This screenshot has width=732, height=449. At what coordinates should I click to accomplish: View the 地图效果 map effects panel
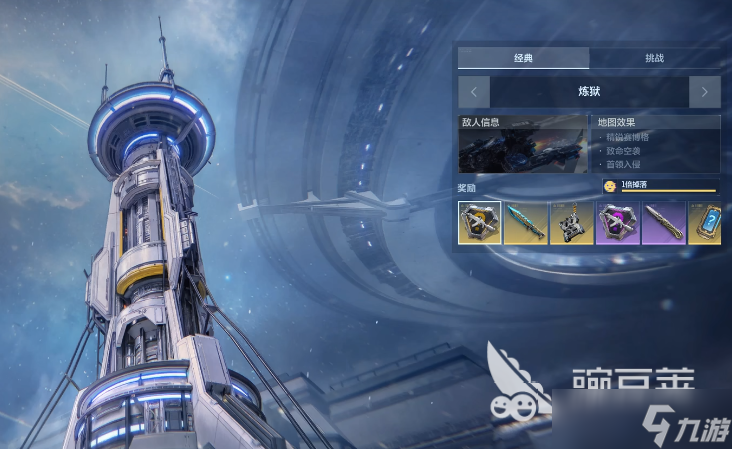click(x=656, y=144)
